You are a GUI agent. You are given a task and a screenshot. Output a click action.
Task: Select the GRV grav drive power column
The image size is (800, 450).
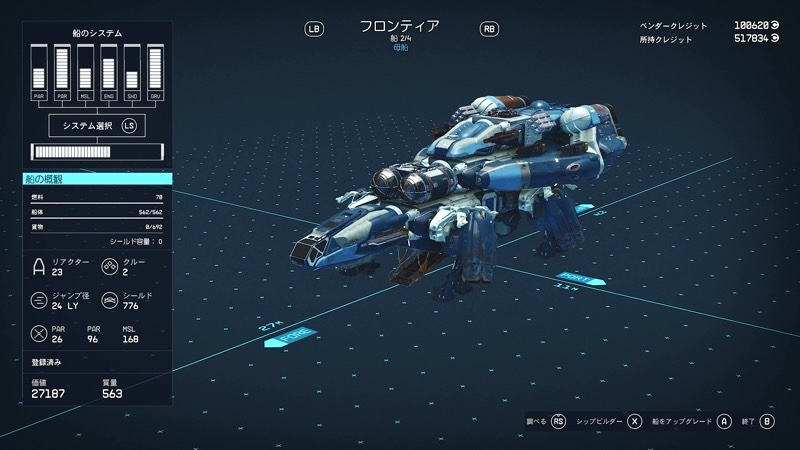(x=155, y=72)
